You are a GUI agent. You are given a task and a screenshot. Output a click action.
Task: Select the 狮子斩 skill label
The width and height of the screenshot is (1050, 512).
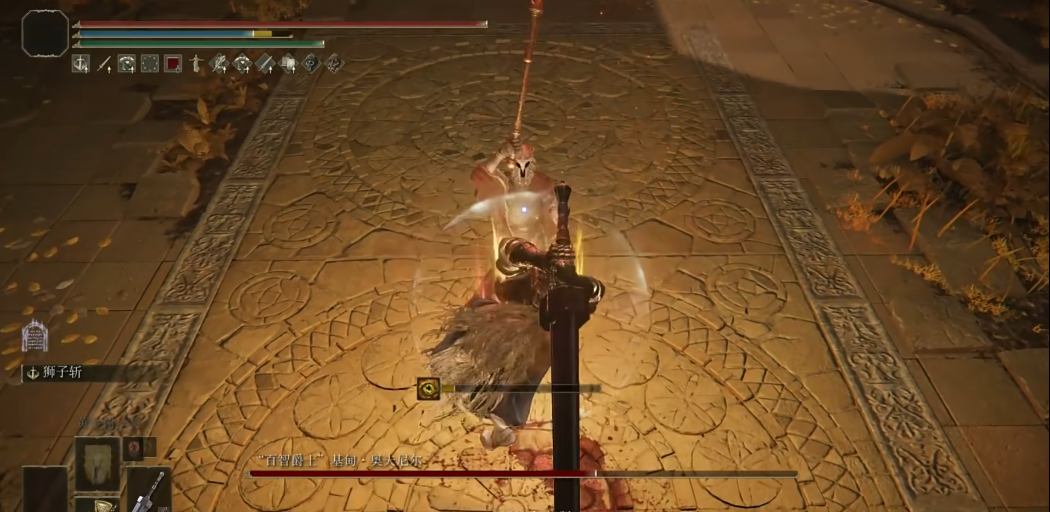[62, 374]
